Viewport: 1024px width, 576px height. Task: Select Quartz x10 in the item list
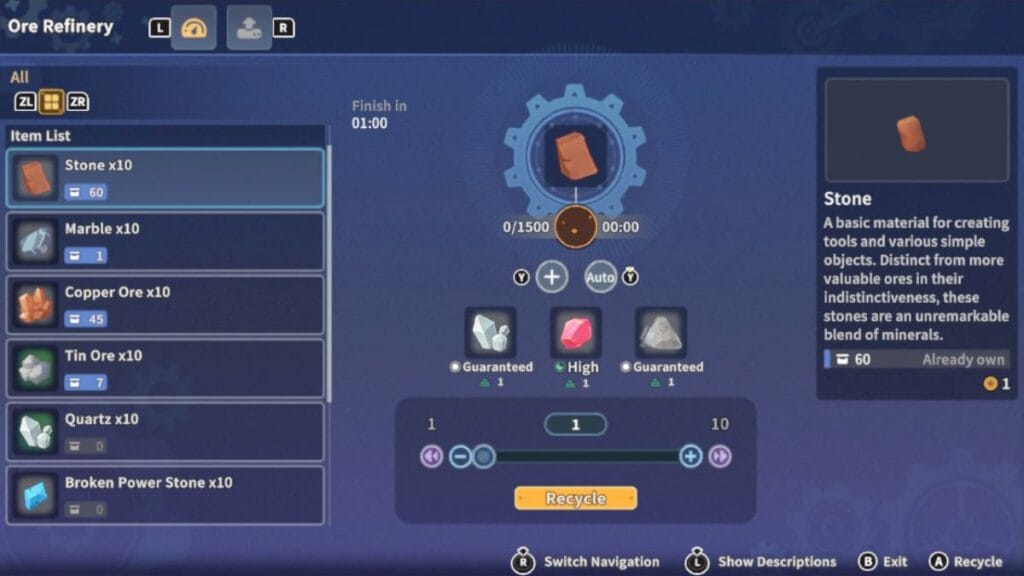[x=166, y=432]
